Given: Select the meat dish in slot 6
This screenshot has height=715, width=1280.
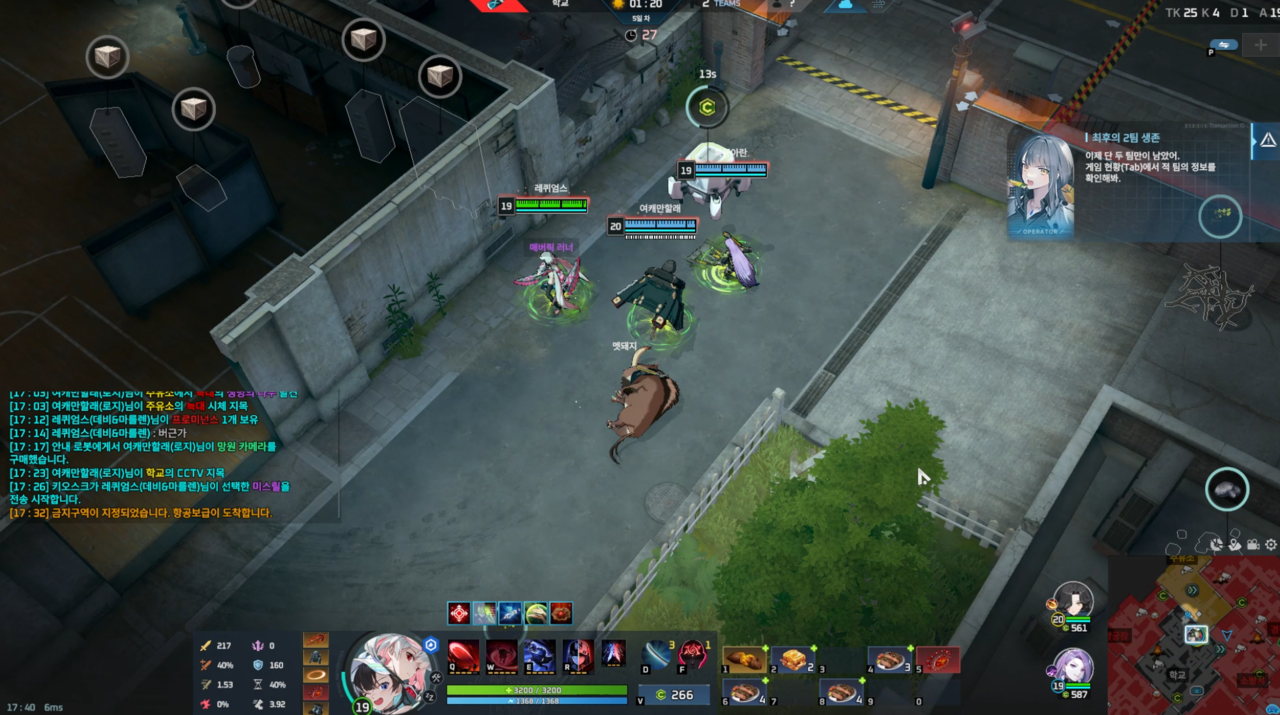Looking at the screenshot, I should coord(743,692).
